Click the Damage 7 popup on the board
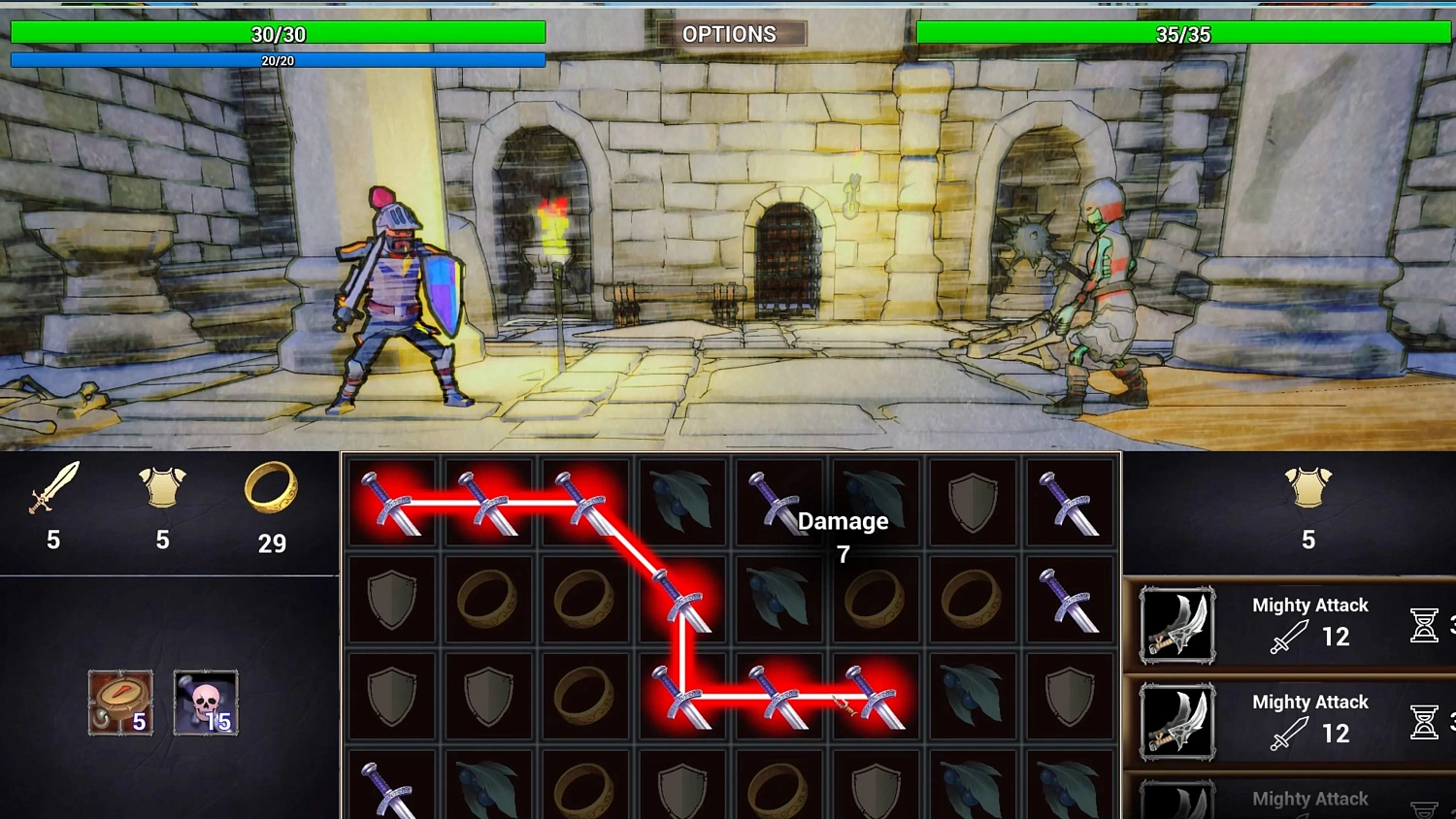 (841, 537)
